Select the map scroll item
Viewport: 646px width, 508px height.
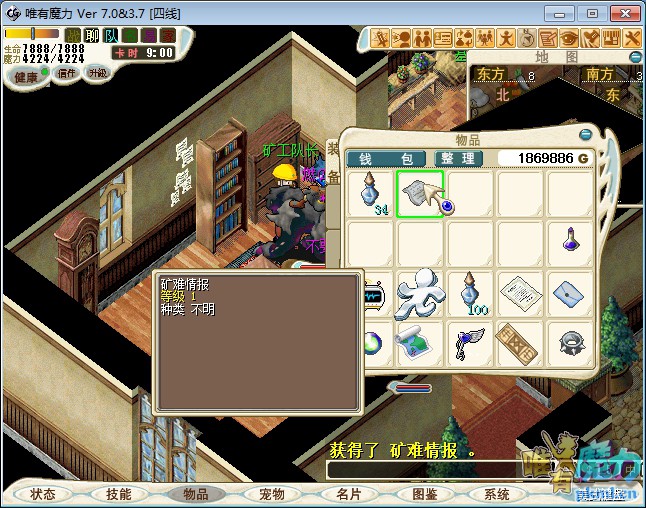(420, 342)
